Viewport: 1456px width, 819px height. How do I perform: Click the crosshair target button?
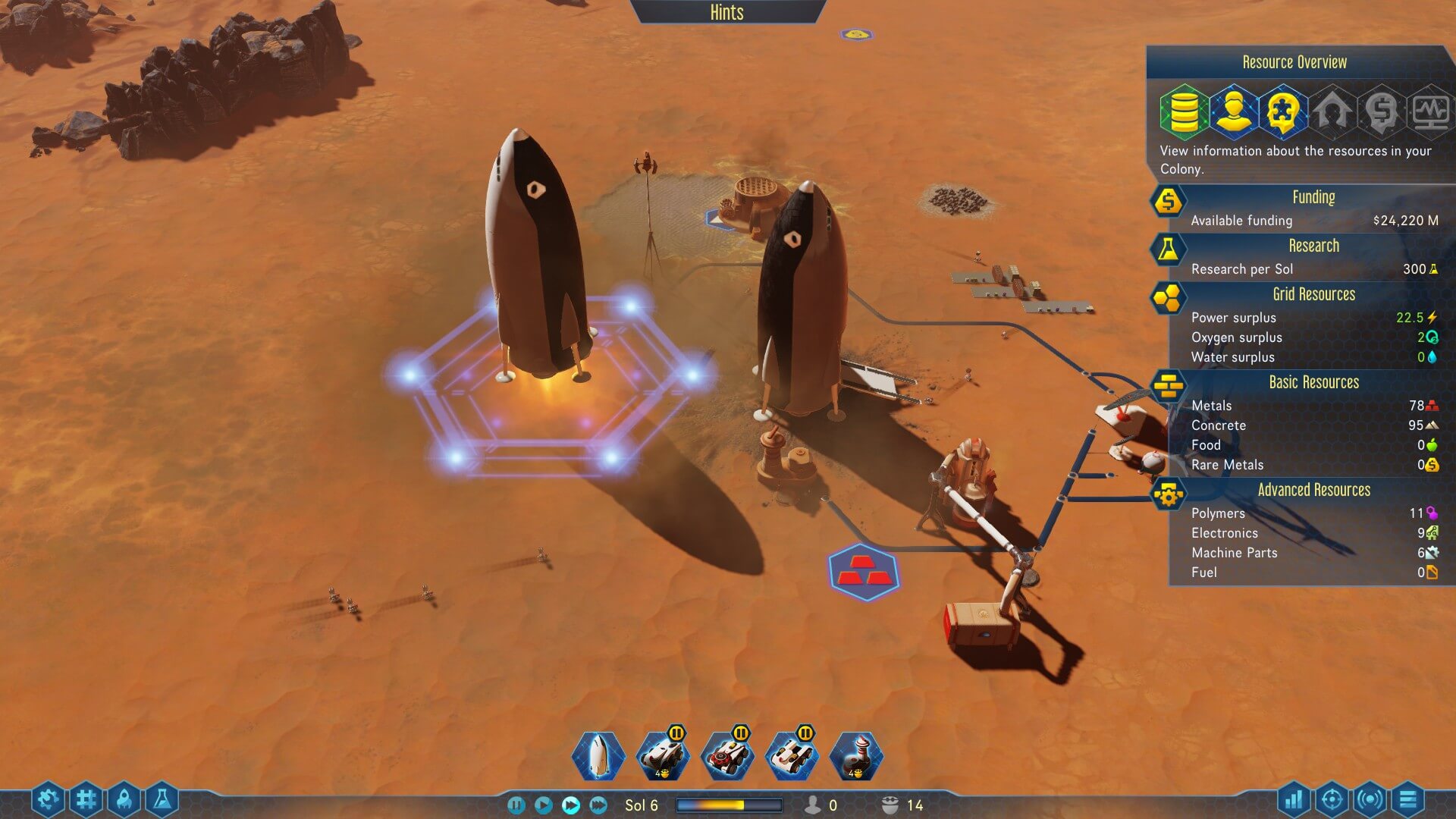coord(1332,799)
